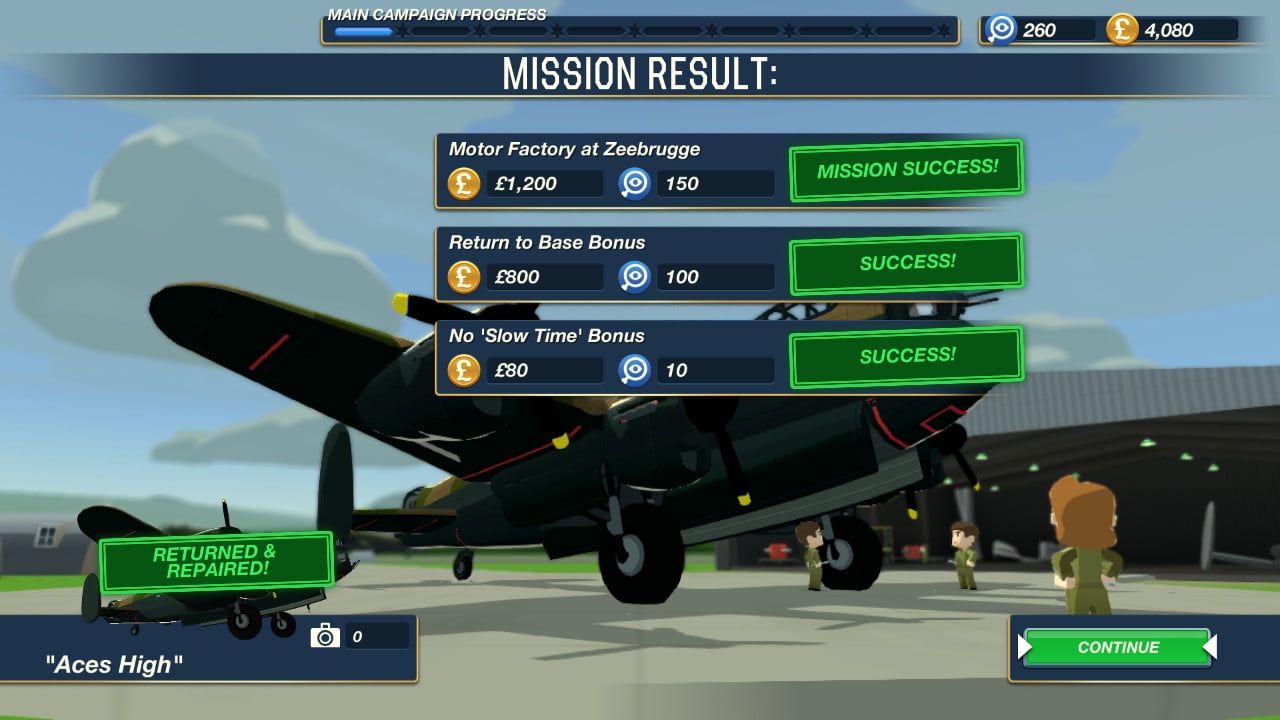Continue past the mission result screen

1117,647
